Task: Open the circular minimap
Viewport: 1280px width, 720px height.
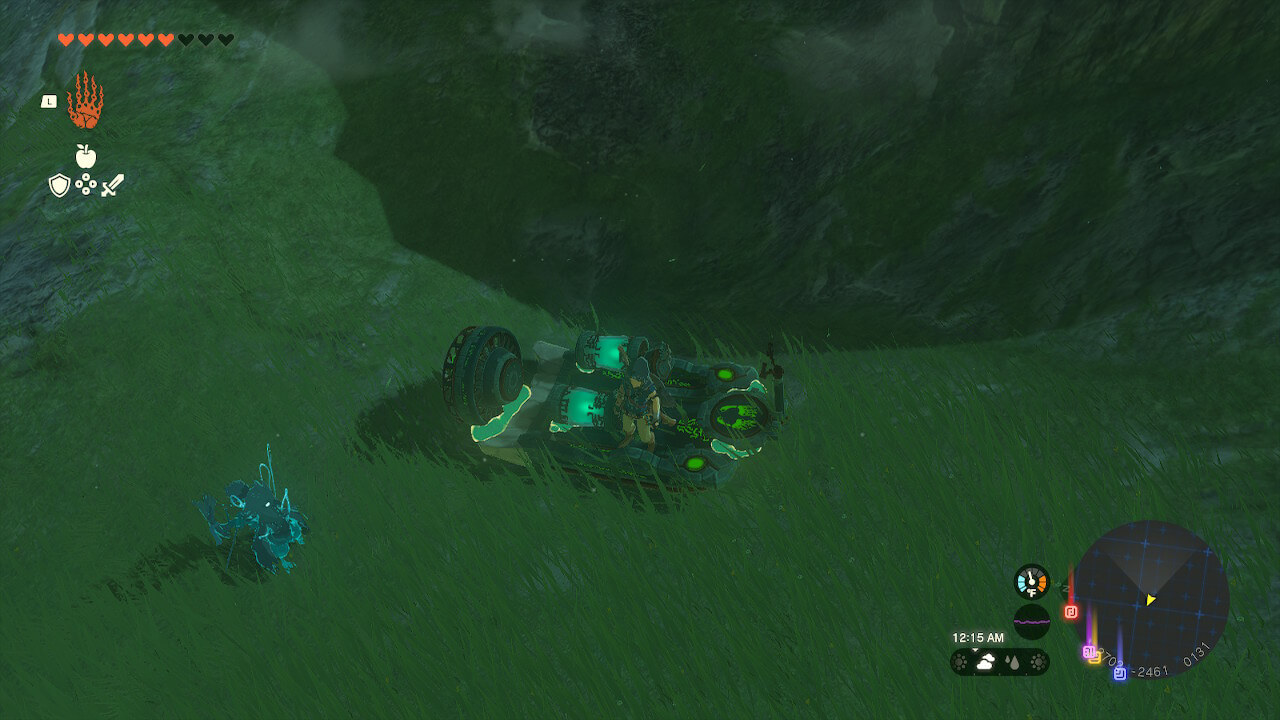Action: 1150,599
